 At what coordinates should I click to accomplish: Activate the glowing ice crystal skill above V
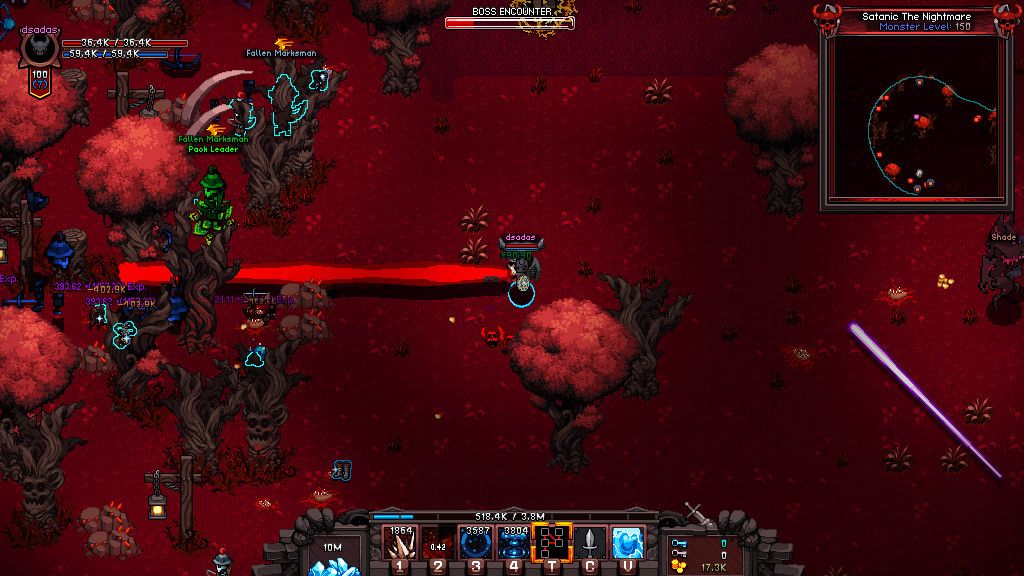point(628,542)
